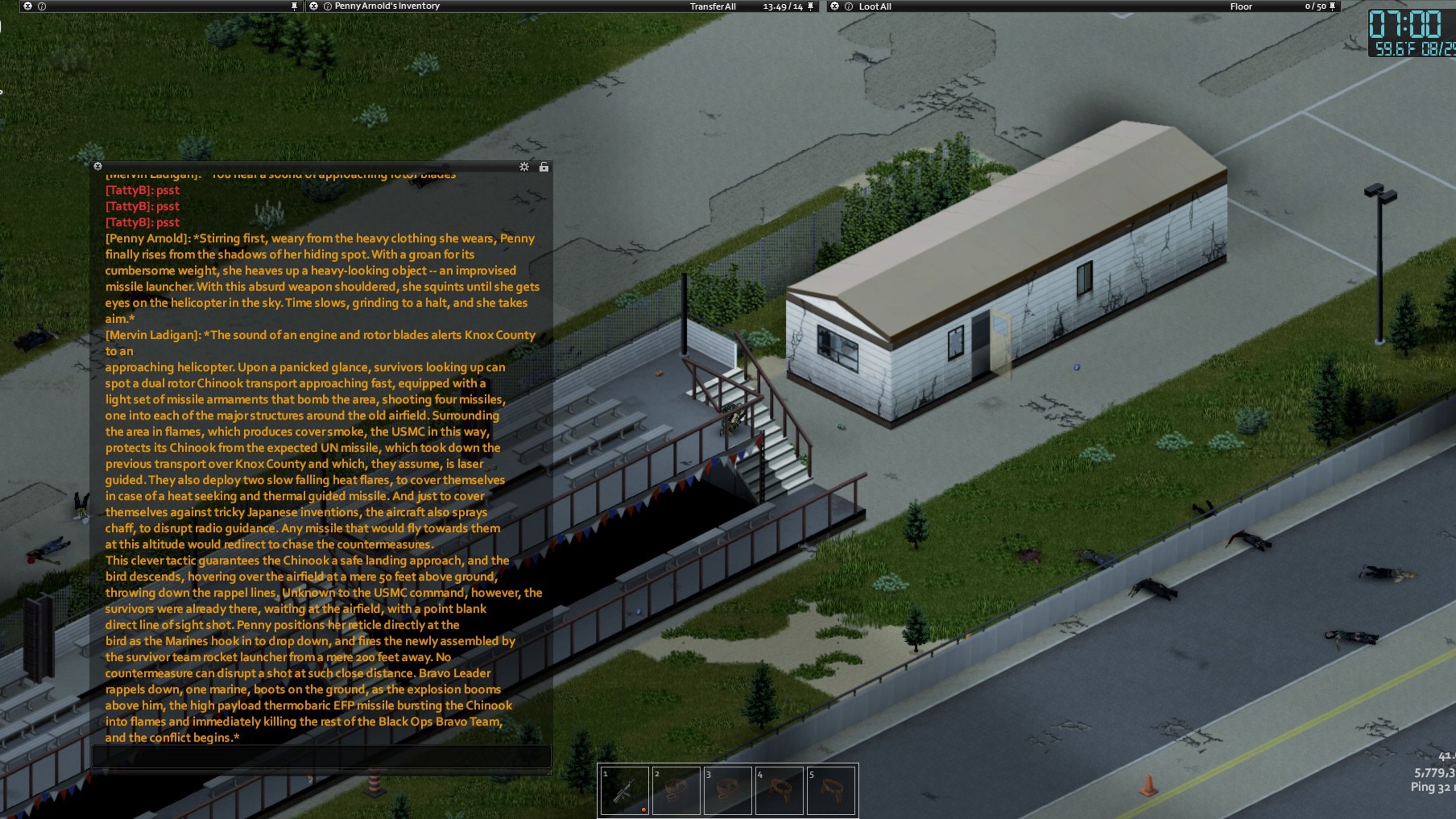Open chat settings gear
This screenshot has height=819, width=1456.
pos(524,167)
